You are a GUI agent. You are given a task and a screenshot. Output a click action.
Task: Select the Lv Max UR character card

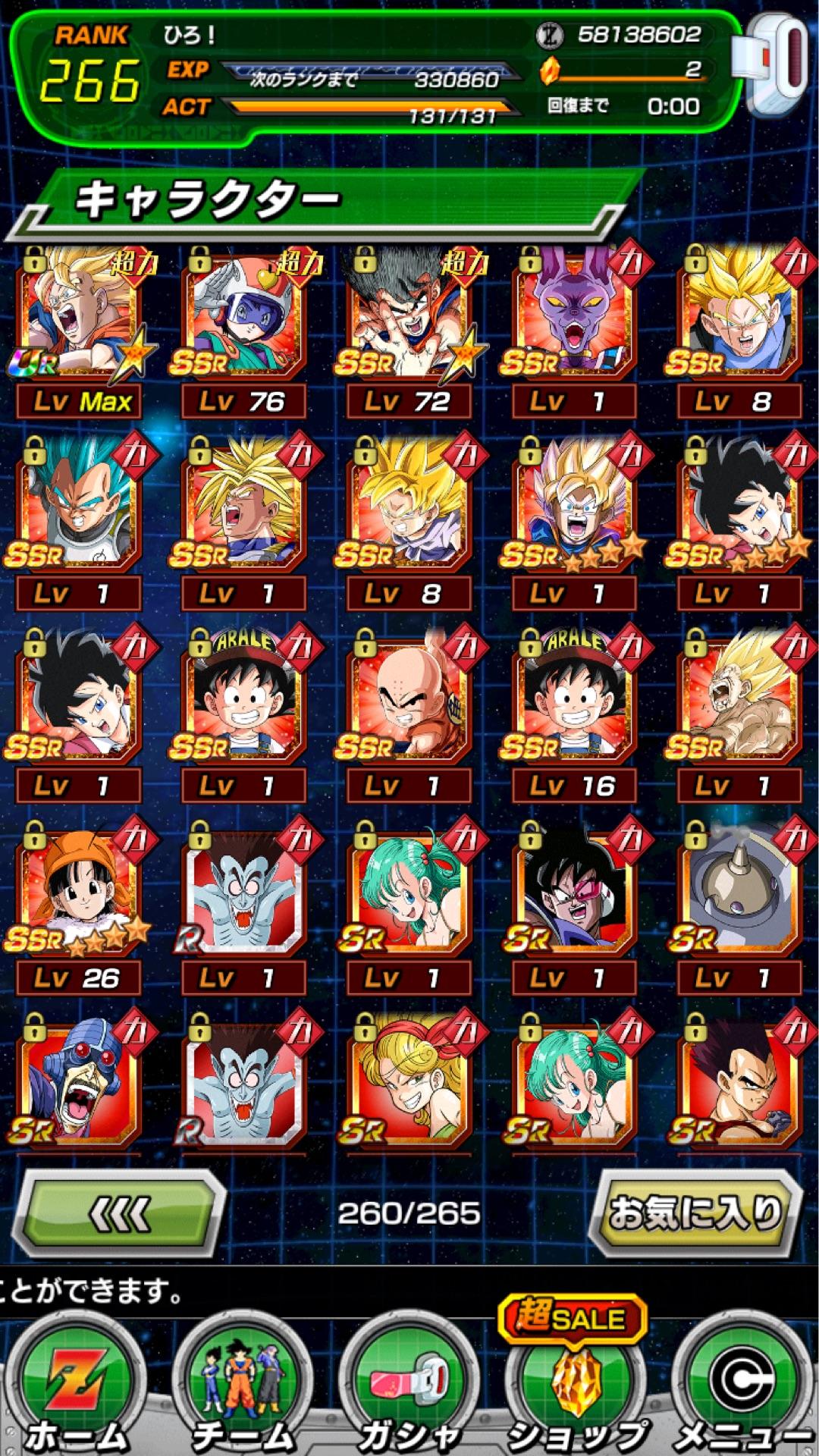(x=80, y=318)
